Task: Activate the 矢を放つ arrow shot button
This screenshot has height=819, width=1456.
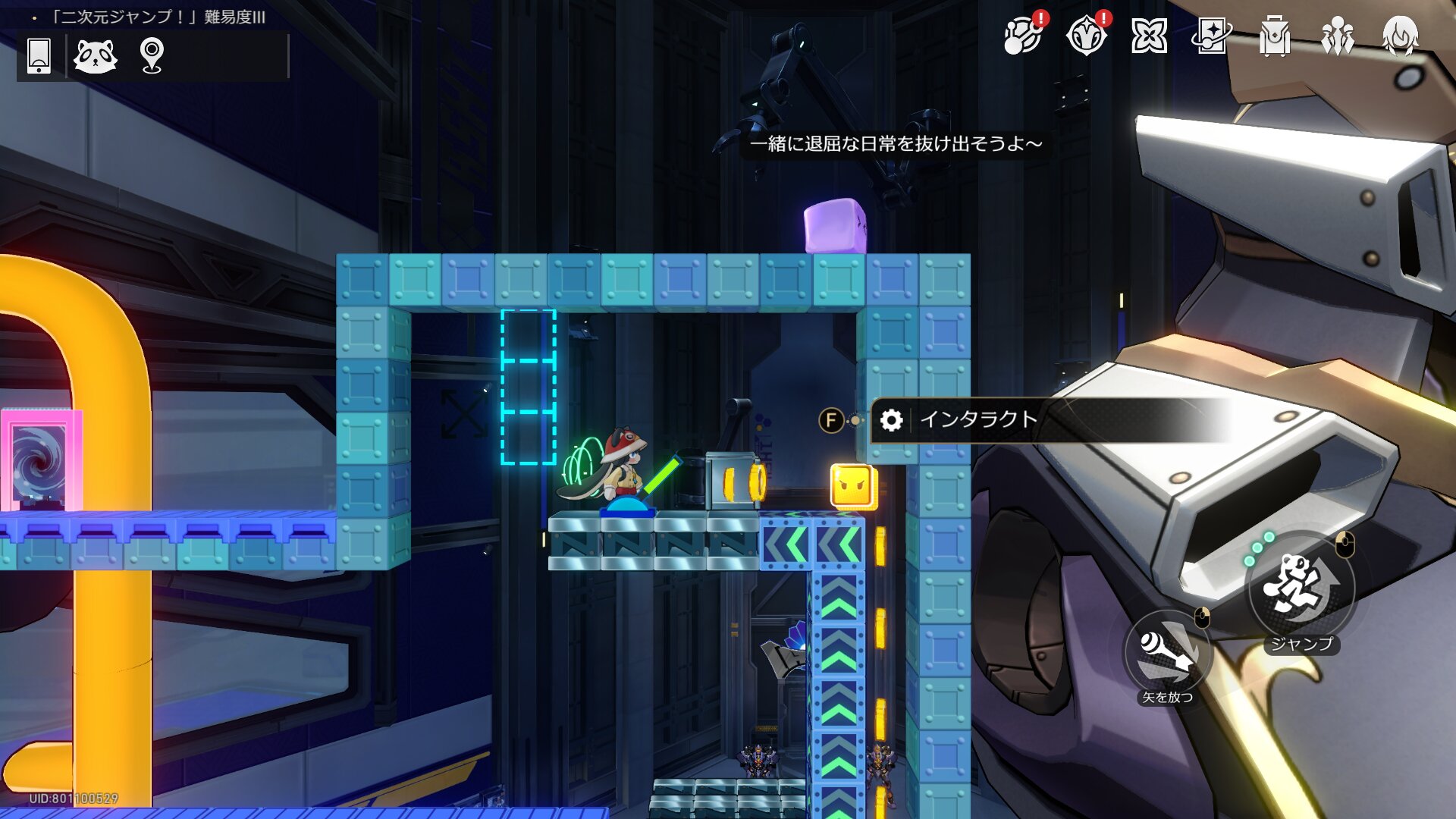Action: 1167,651
